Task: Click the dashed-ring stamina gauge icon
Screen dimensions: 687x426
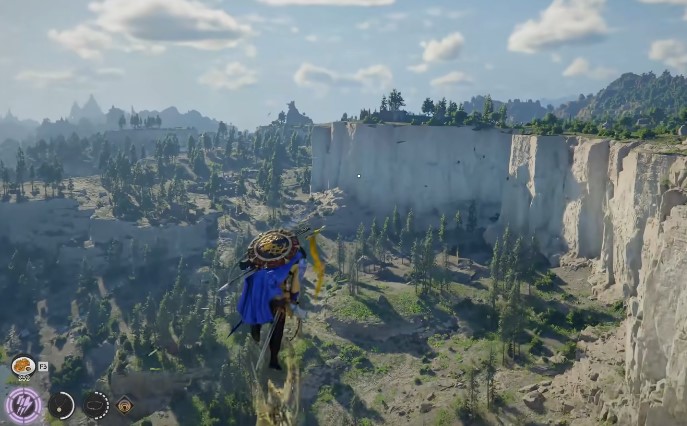Action: click(x=96, y=405)
